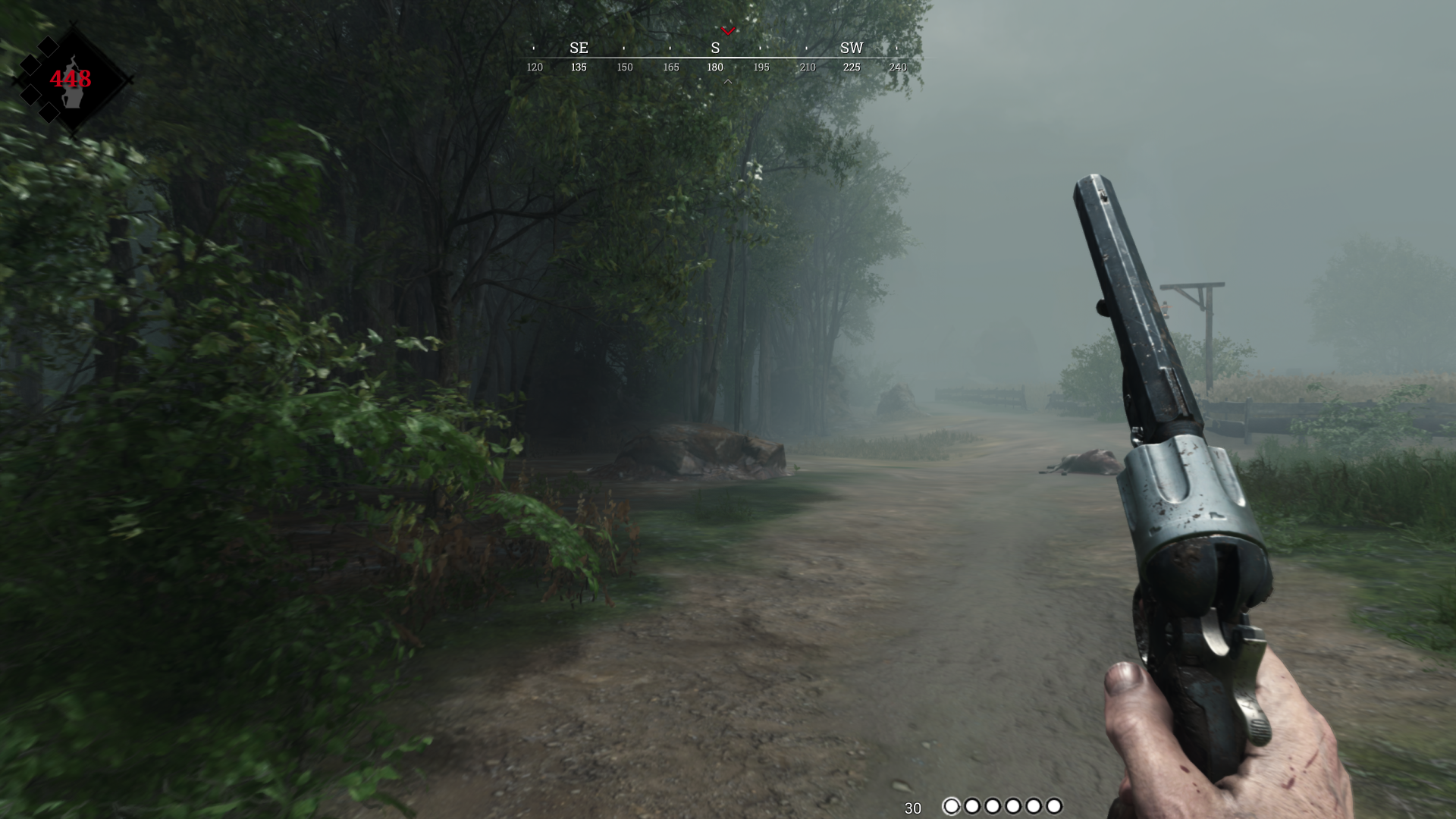The image size is (1456, 819).
Task: Select the SE compass heading label
Action: (579, 47)
